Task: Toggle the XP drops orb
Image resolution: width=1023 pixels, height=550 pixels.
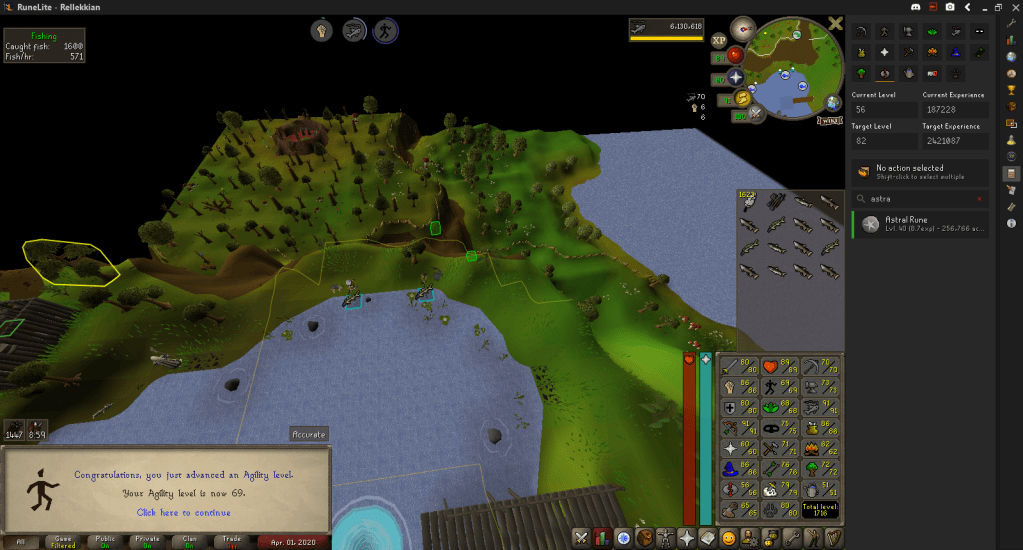Action: pyautogui.click(x=719, y=40)
